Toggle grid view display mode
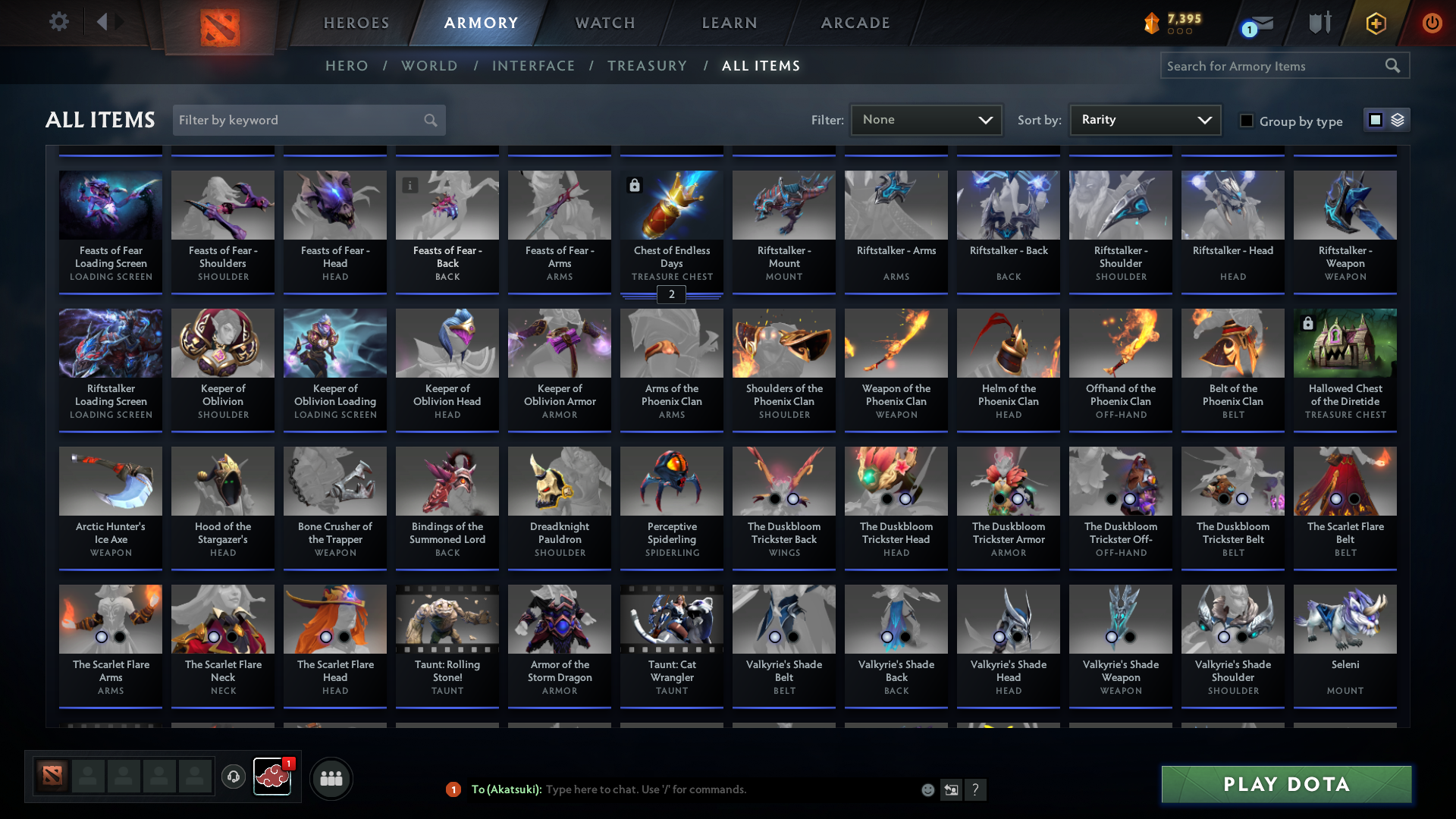Screen dimensions: 1456x819 [1376, 119]
